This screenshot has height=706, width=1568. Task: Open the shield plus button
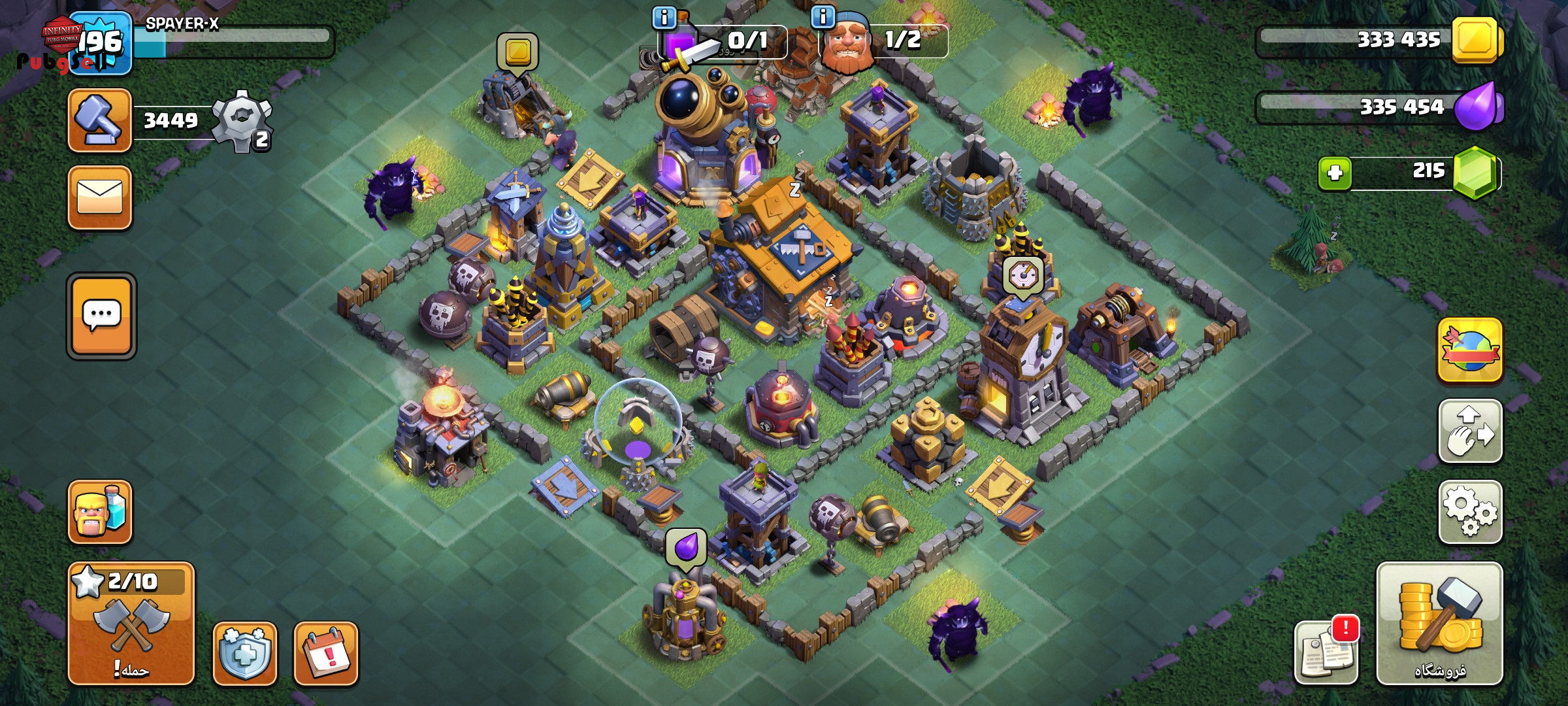[245, 653]
